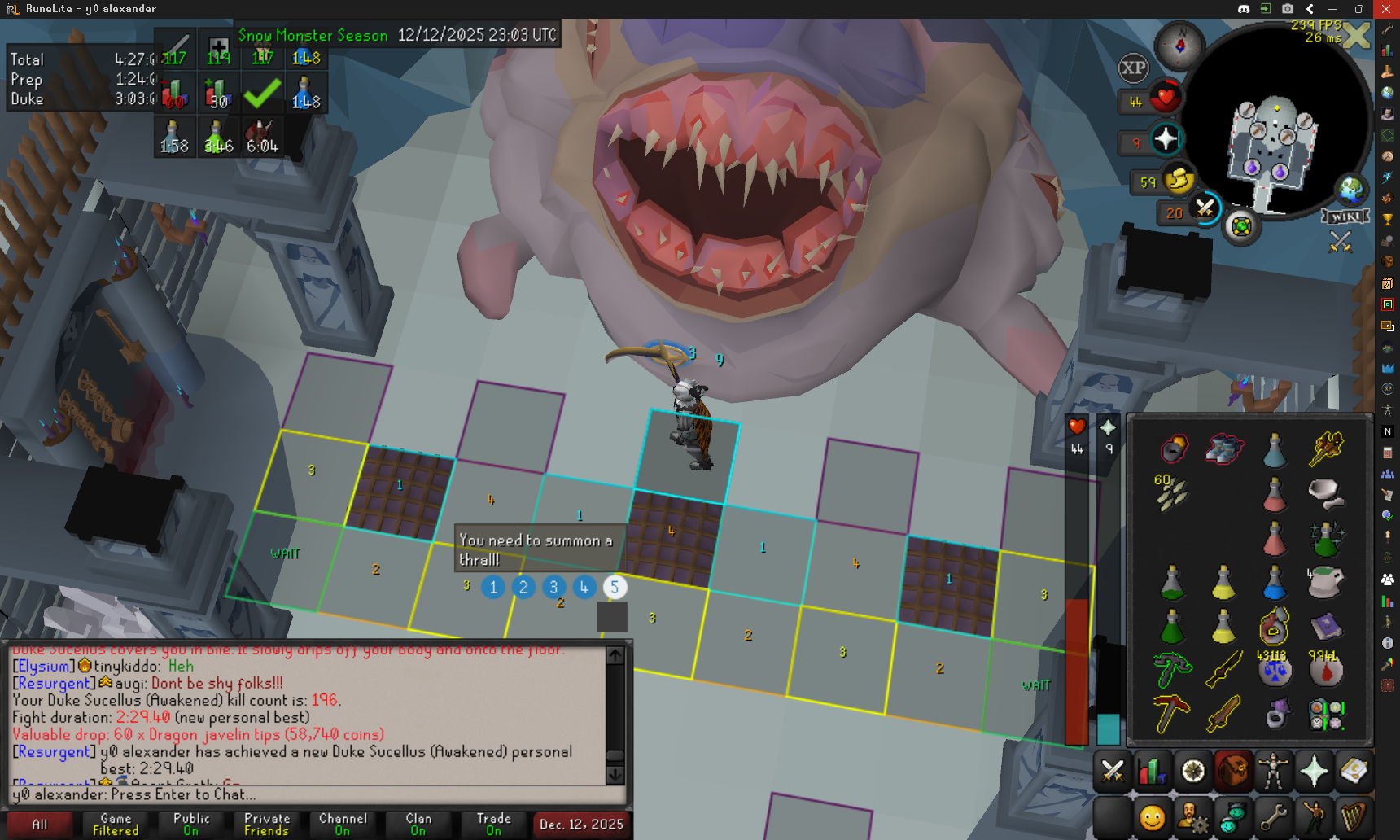Select the blue flask potion in inventory
The image size is (1400, 840).
point(1274,583)
